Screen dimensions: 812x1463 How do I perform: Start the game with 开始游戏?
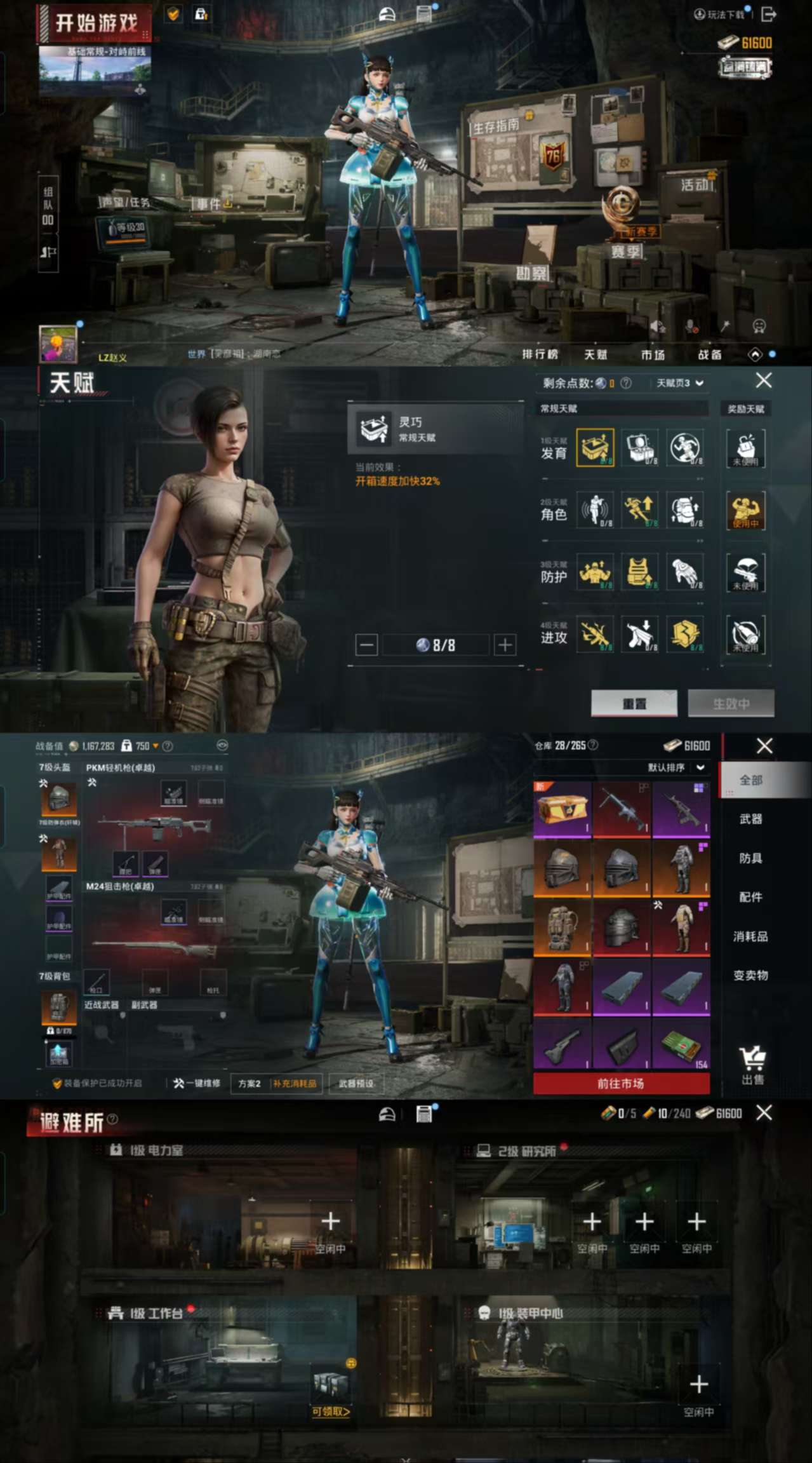95,24
